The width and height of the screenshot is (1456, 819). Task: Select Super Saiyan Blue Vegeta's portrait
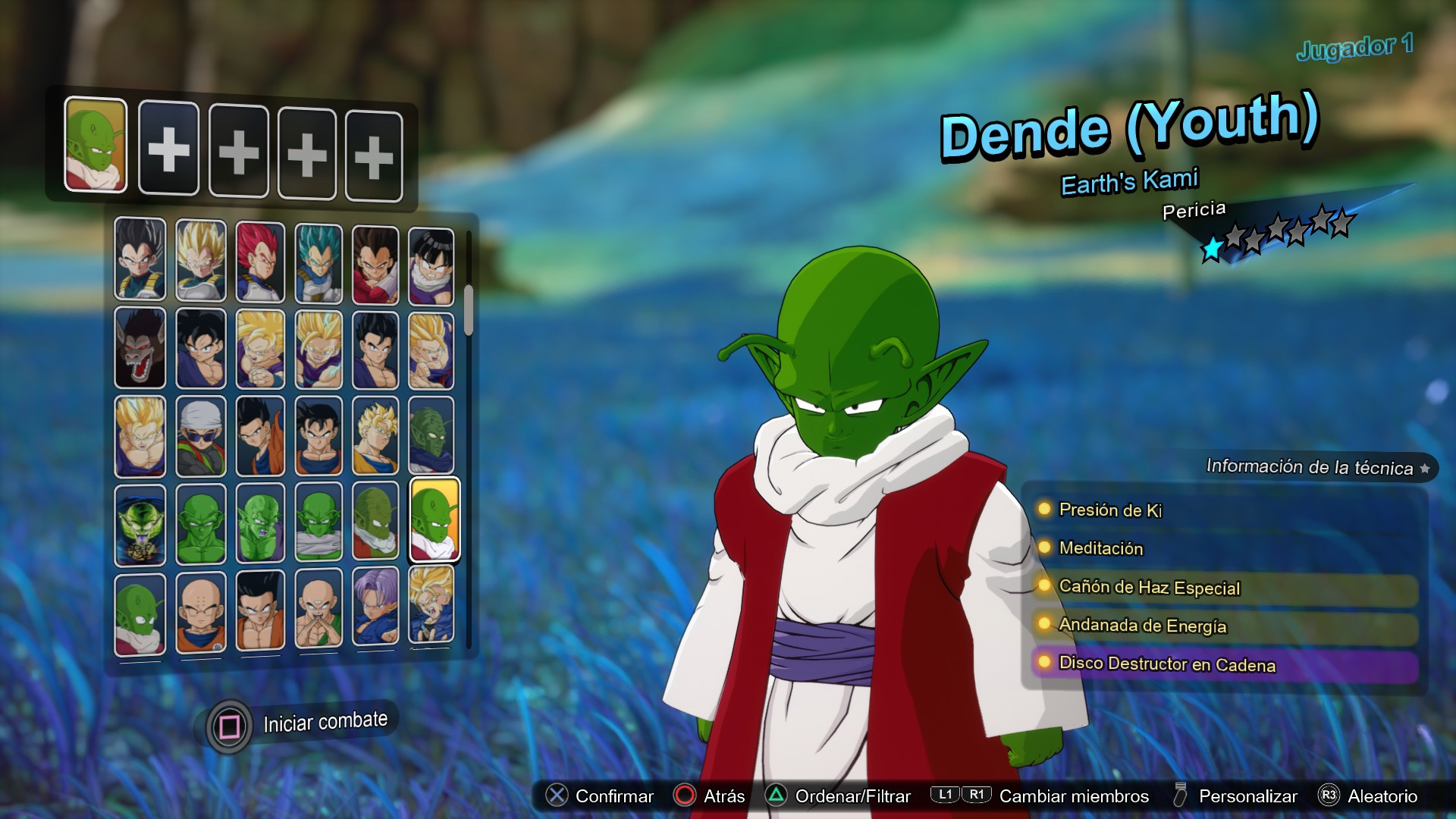click(318, 262)
